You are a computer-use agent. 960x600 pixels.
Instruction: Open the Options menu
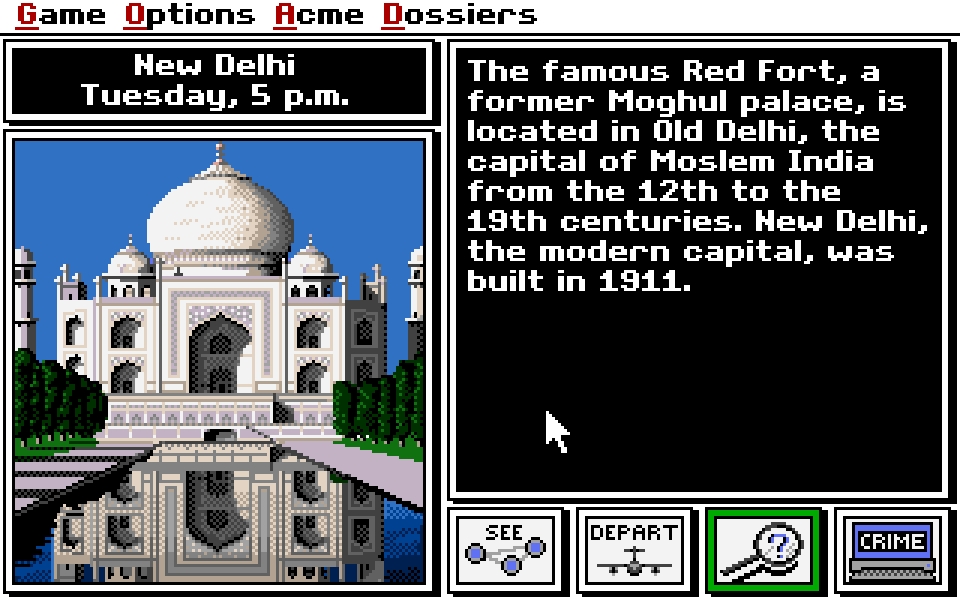(190, 15)
